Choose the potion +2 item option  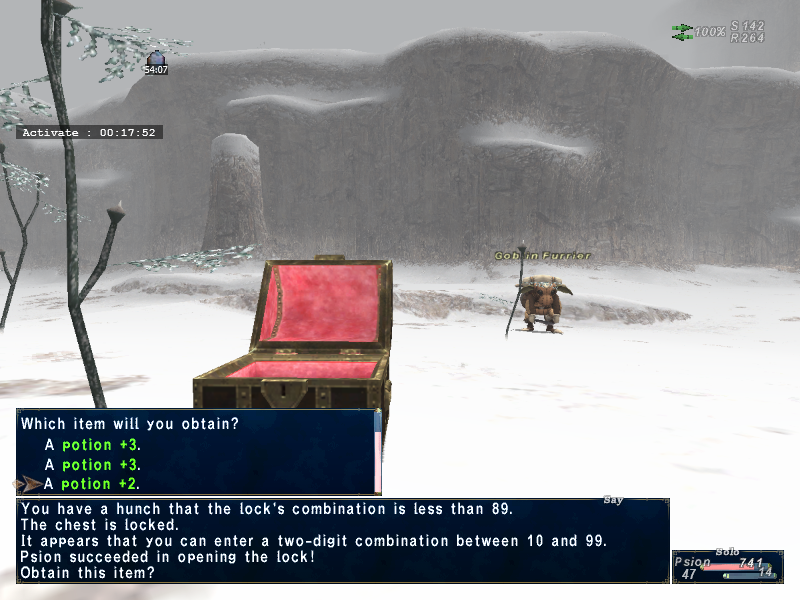tap(100, 484)
